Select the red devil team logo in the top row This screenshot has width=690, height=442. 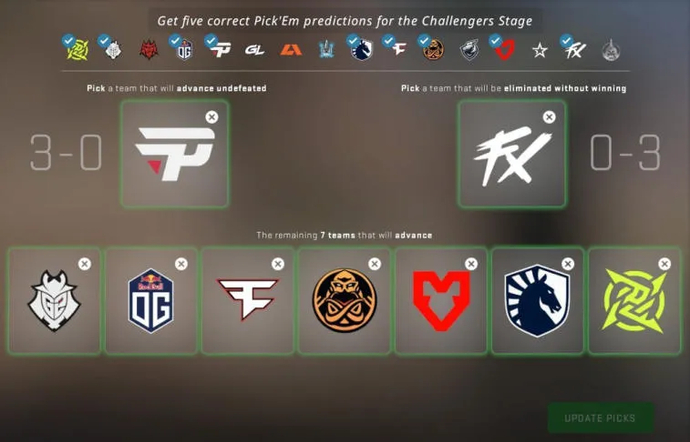tap(148, 49)
